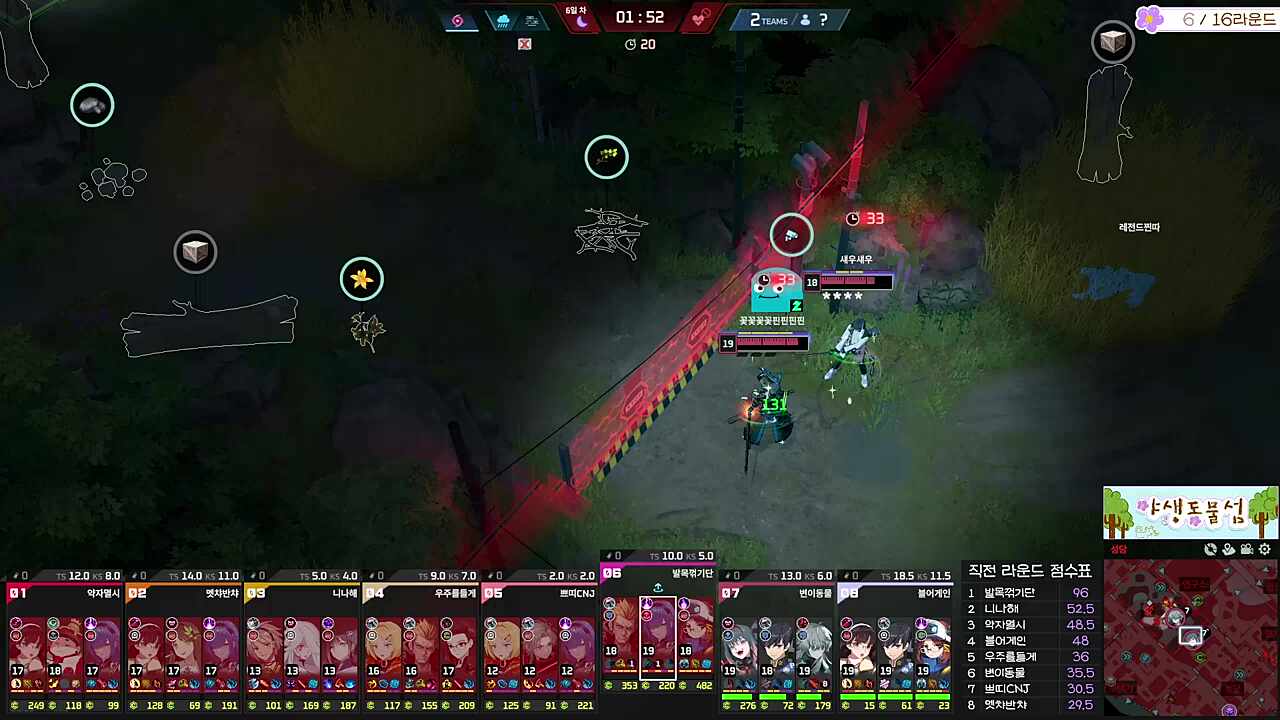Click the pink swirl icon in top bar
The height and width of the screenshot is (720, 1280).
458,20
